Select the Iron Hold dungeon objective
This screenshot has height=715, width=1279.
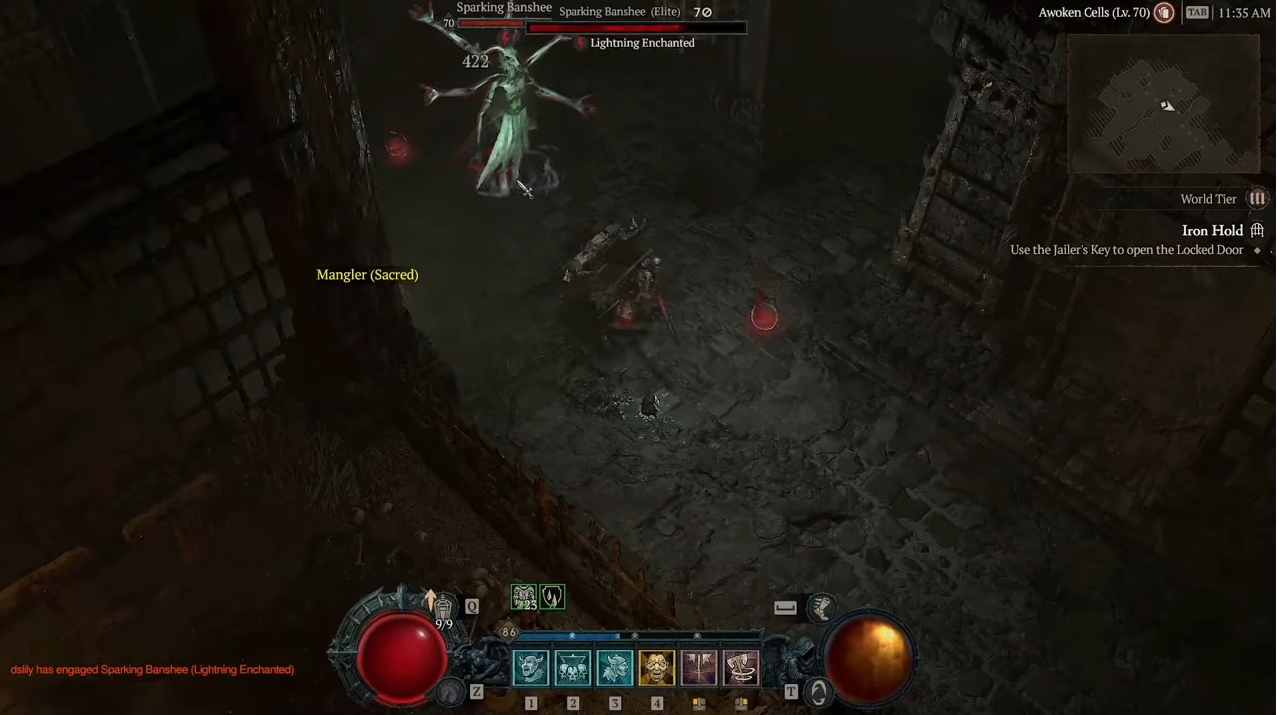pos(1212,231)
